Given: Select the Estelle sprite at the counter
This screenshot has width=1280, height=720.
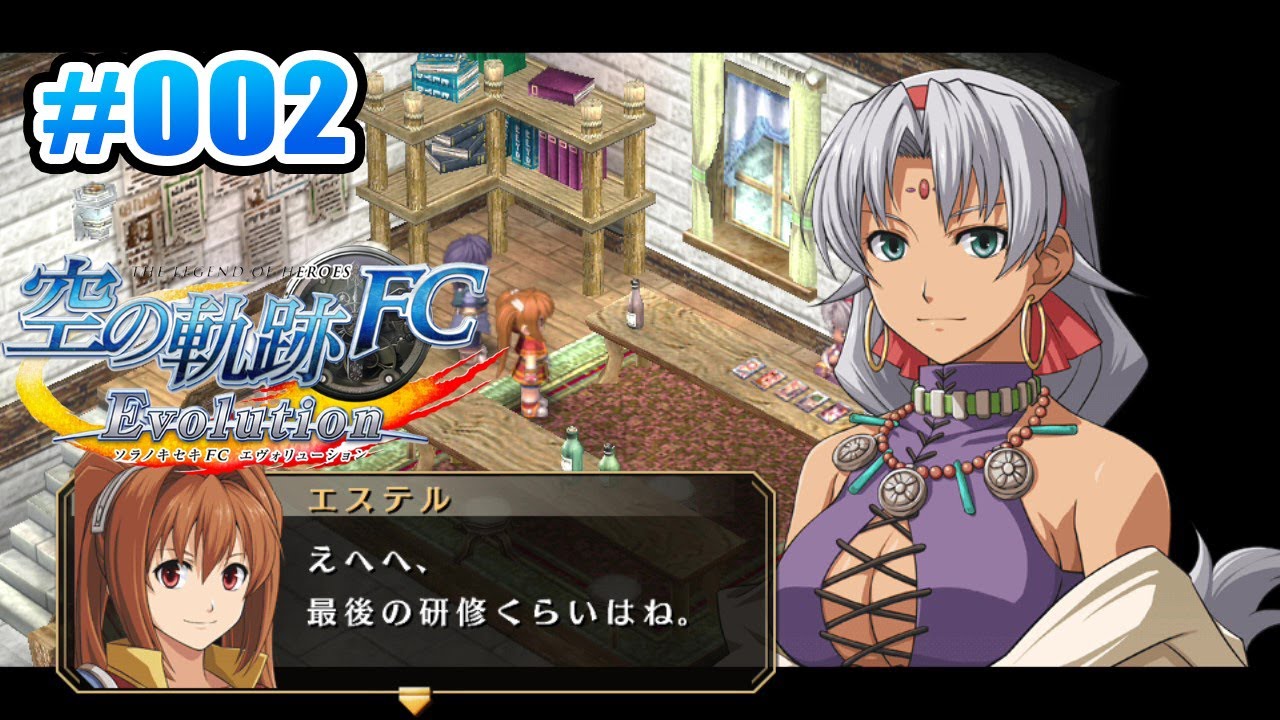Looking at the screenshot, I should tap(530, 350).
